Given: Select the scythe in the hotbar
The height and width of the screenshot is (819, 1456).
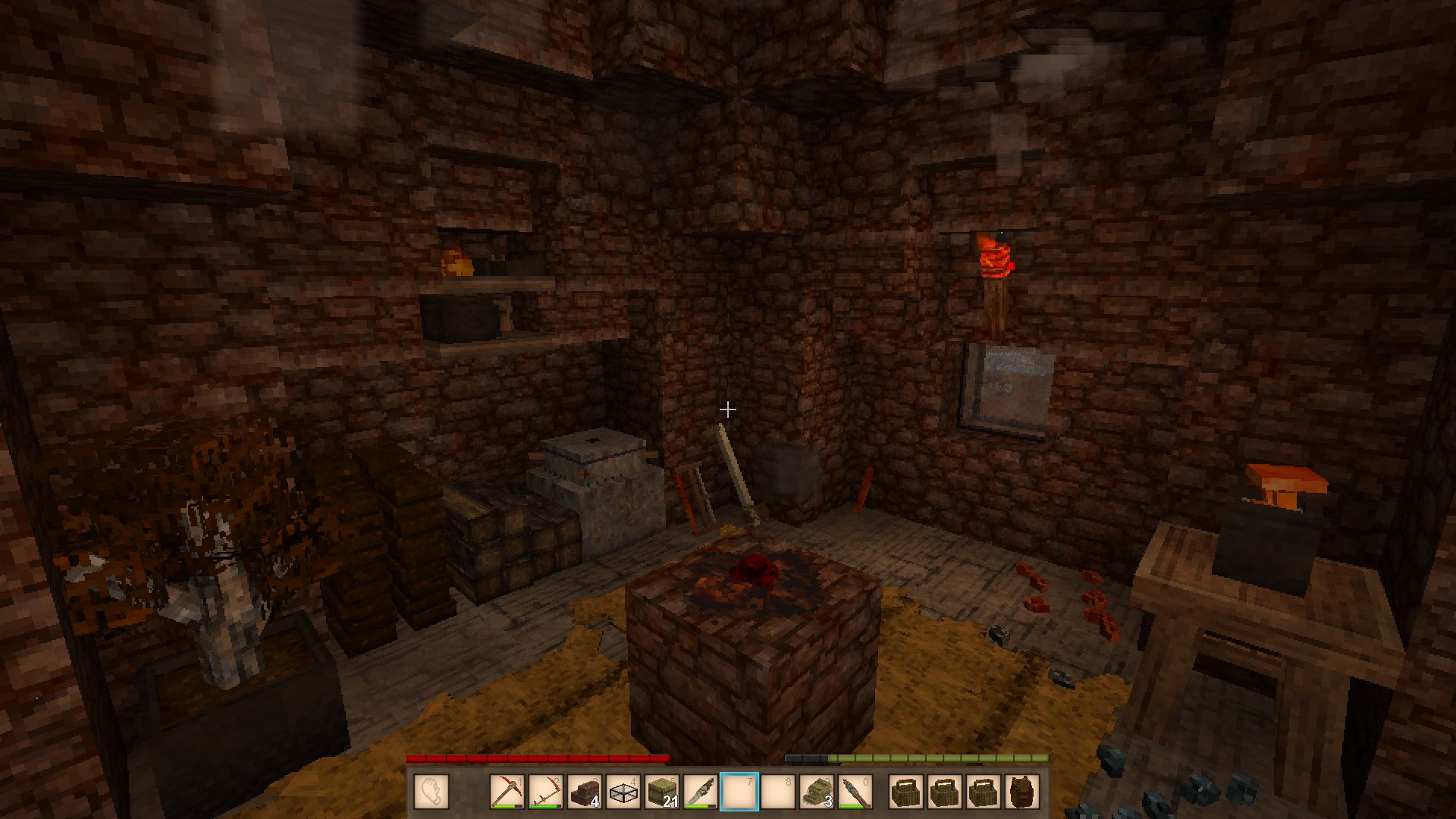Looking at the screenshot, I should tap(545, 792).
